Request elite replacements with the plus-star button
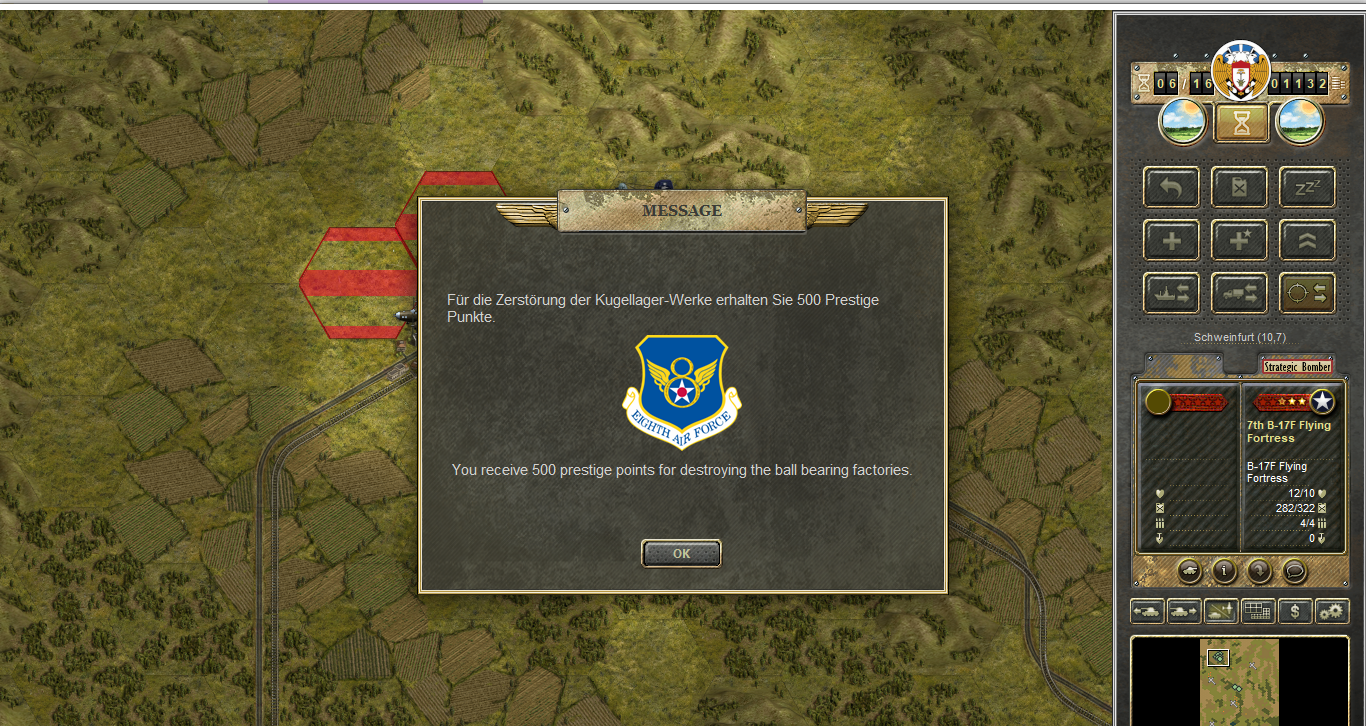This screenshot has height=726, width=1366. 1240,240
